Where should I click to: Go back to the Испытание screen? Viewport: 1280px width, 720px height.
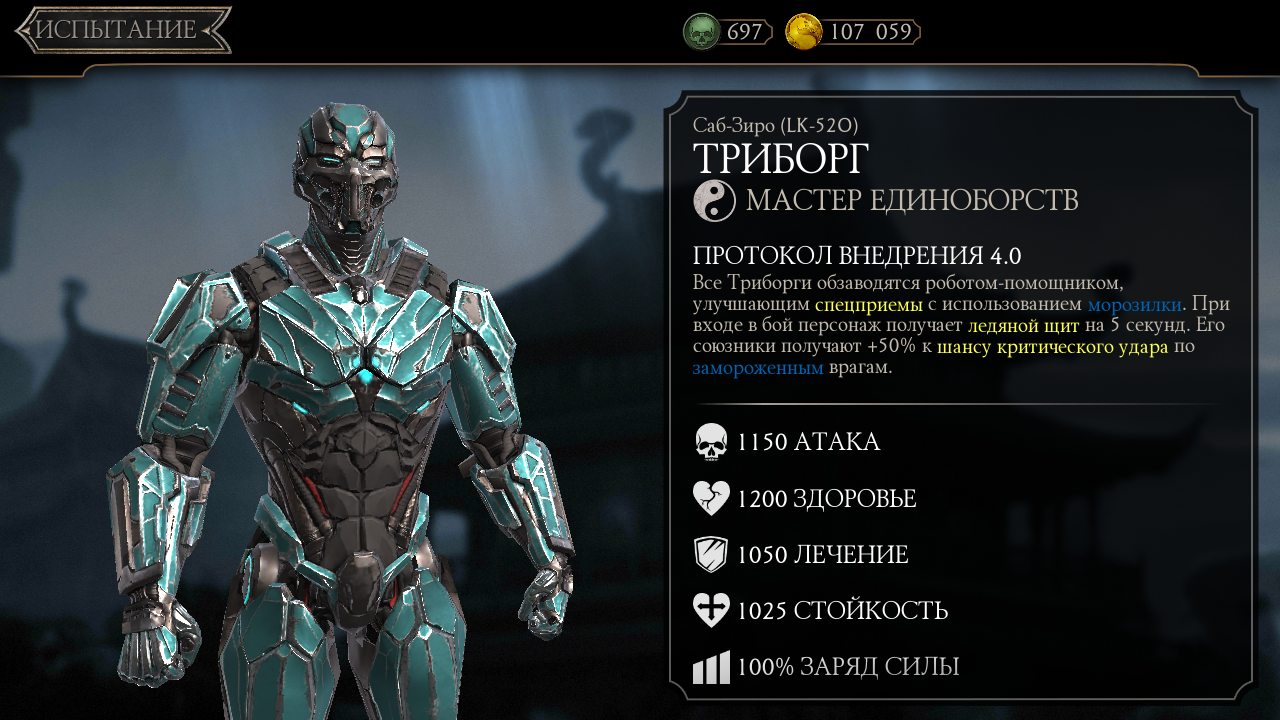tap(122, 30)
